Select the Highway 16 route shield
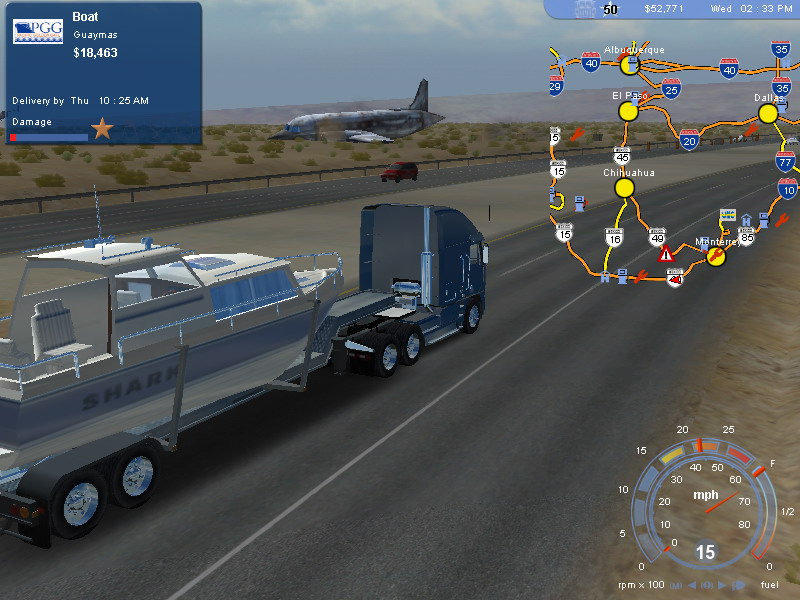The height and width of the screenshot is (600, 800). (614, 238)
